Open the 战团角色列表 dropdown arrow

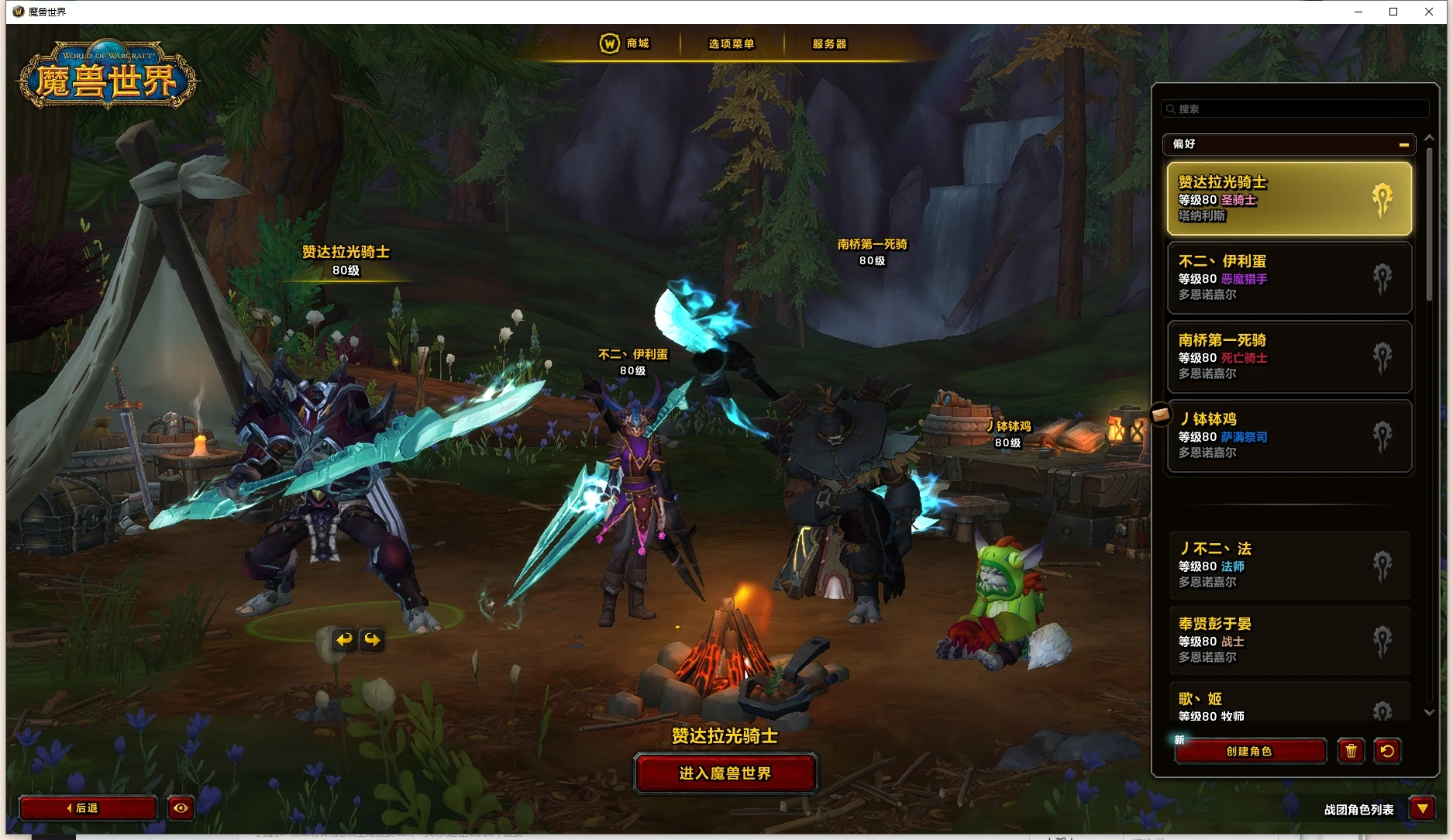click(1422, 809)
